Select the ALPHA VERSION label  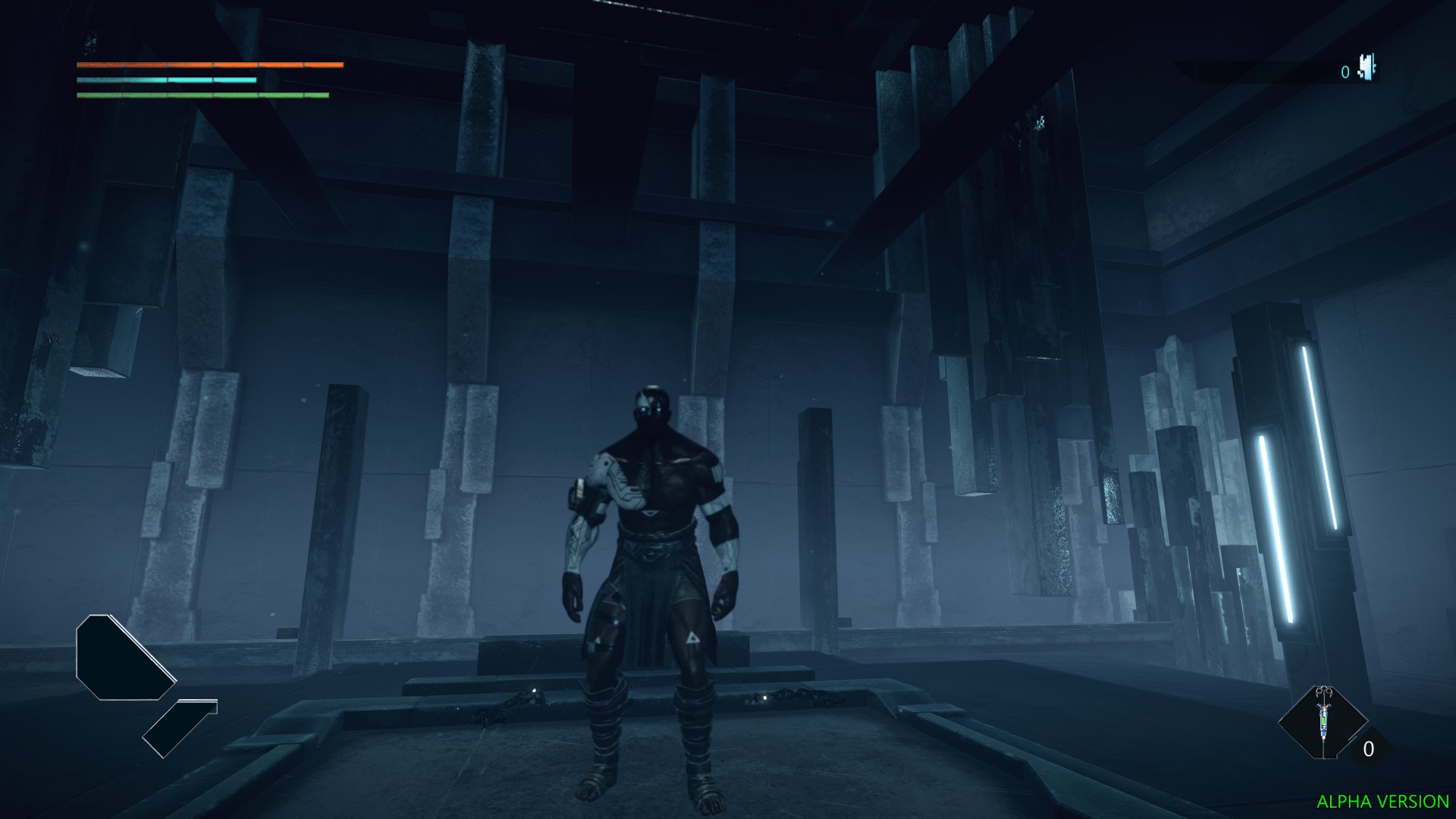pos(1384,802)
